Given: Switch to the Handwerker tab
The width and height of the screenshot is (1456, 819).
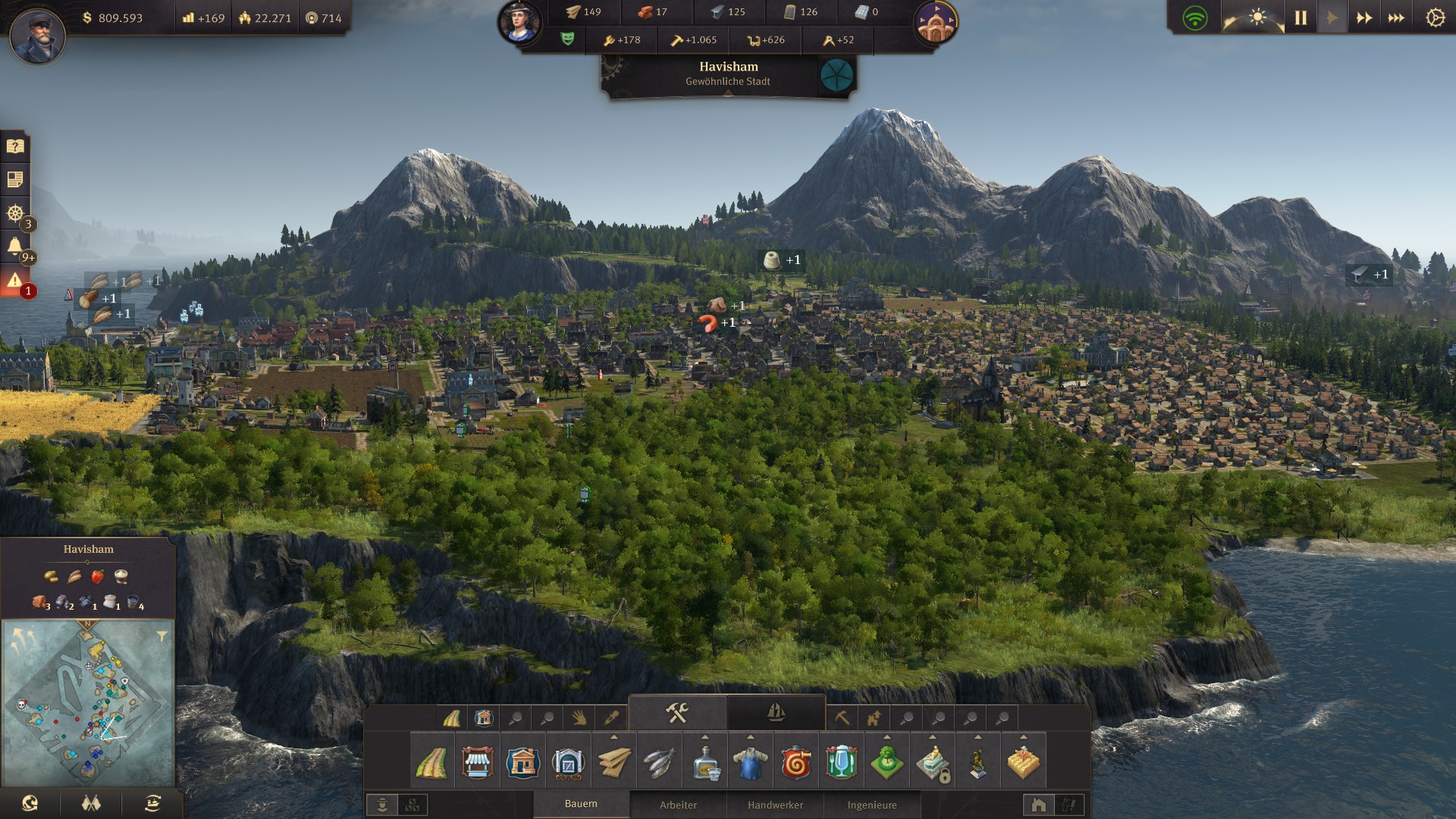Looking at the screenshot, I should [775, 805].
